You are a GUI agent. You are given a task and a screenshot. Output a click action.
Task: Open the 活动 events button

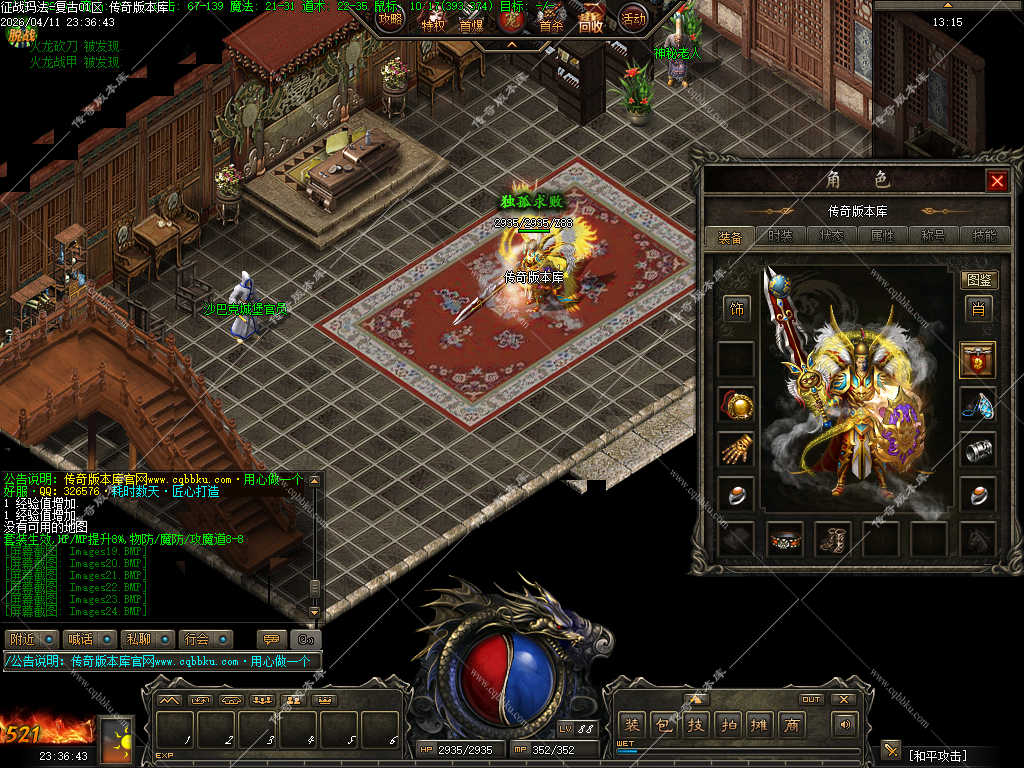click(633, 17)
